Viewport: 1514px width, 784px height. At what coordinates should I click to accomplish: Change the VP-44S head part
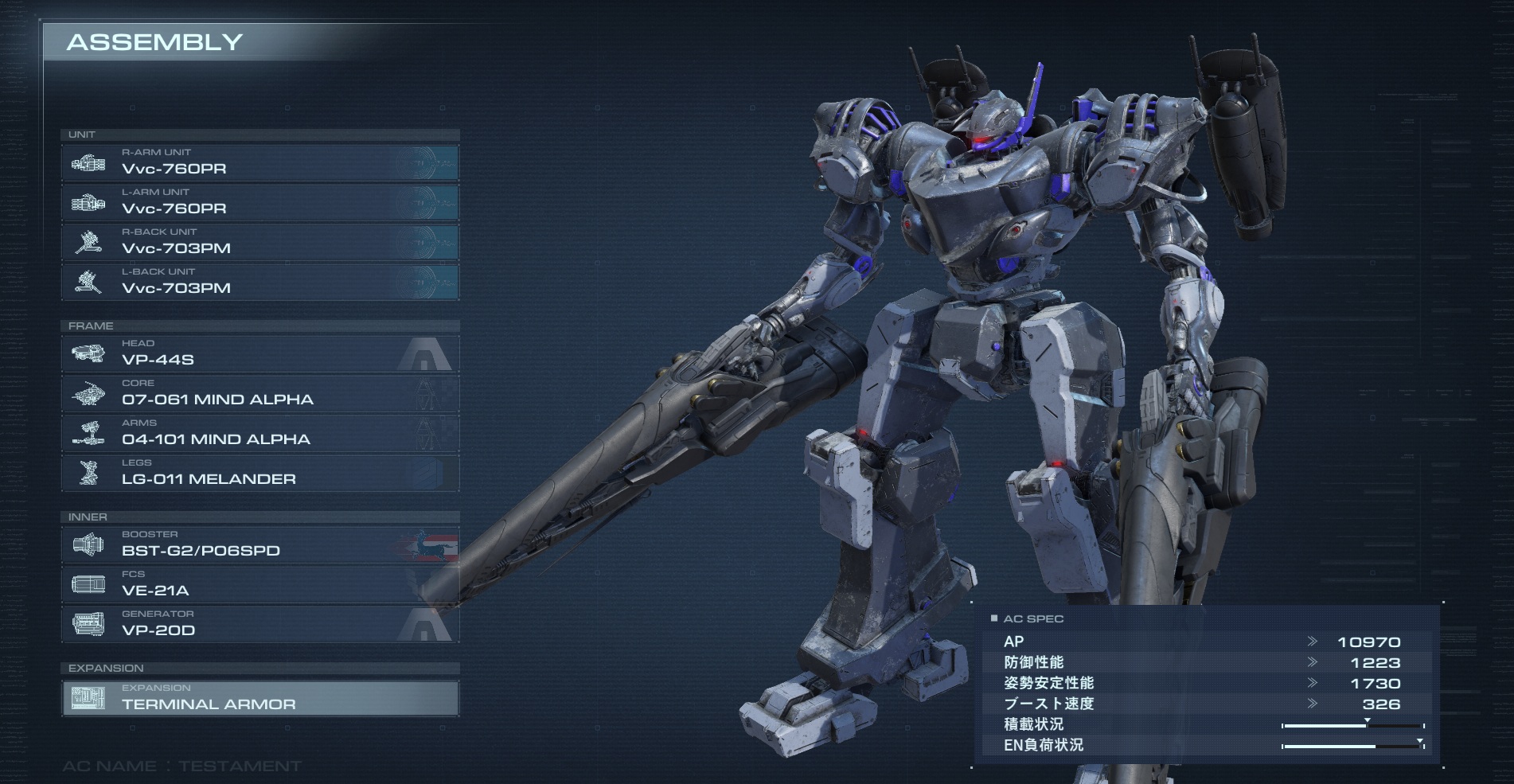click(x=260, y=354)
